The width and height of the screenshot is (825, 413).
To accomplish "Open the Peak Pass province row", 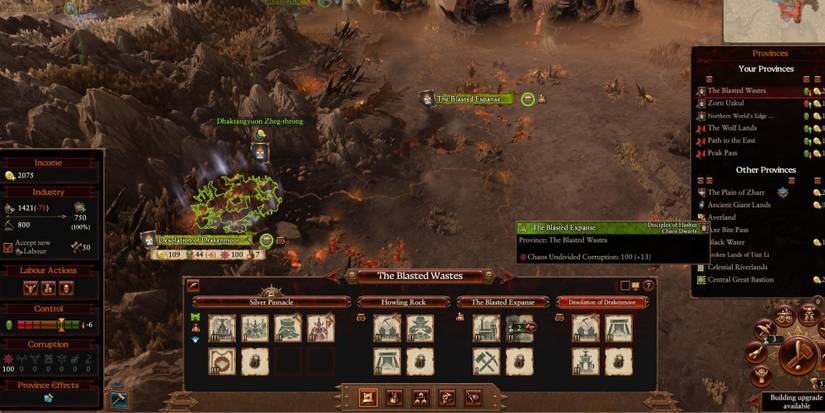I will (x=722, y=153).
